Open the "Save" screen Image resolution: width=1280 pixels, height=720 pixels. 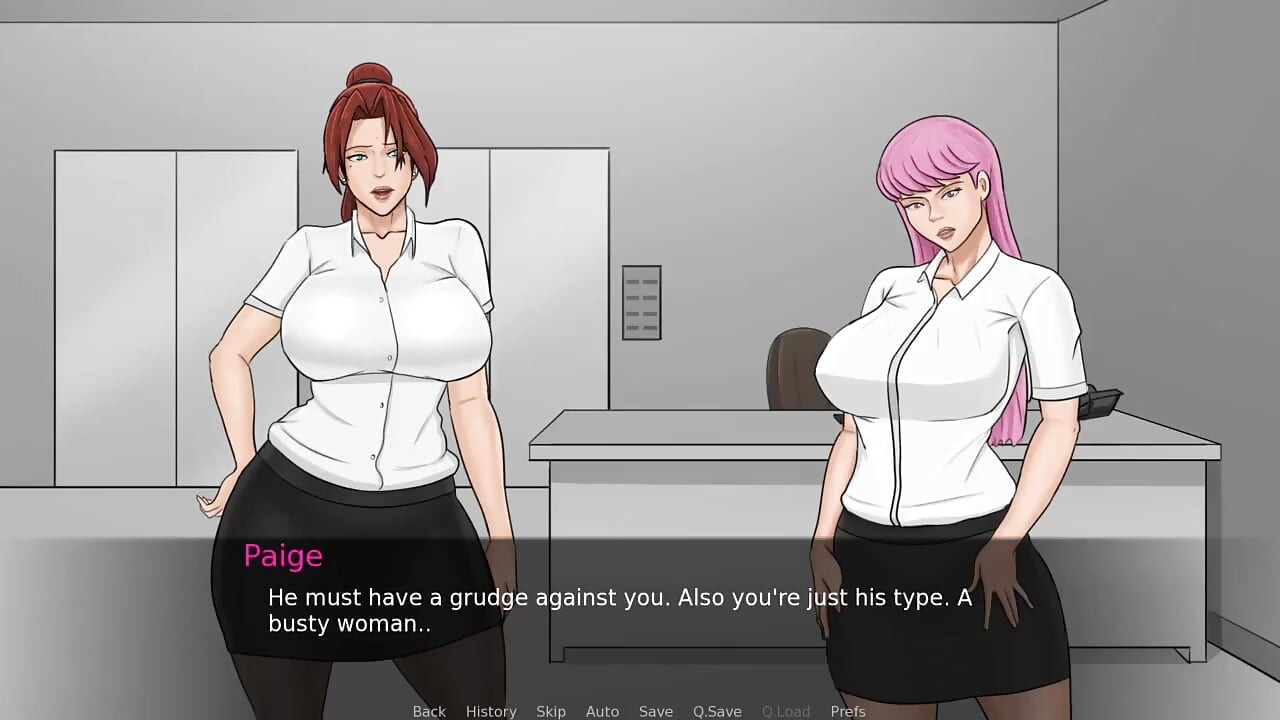[x=656, y=711]
